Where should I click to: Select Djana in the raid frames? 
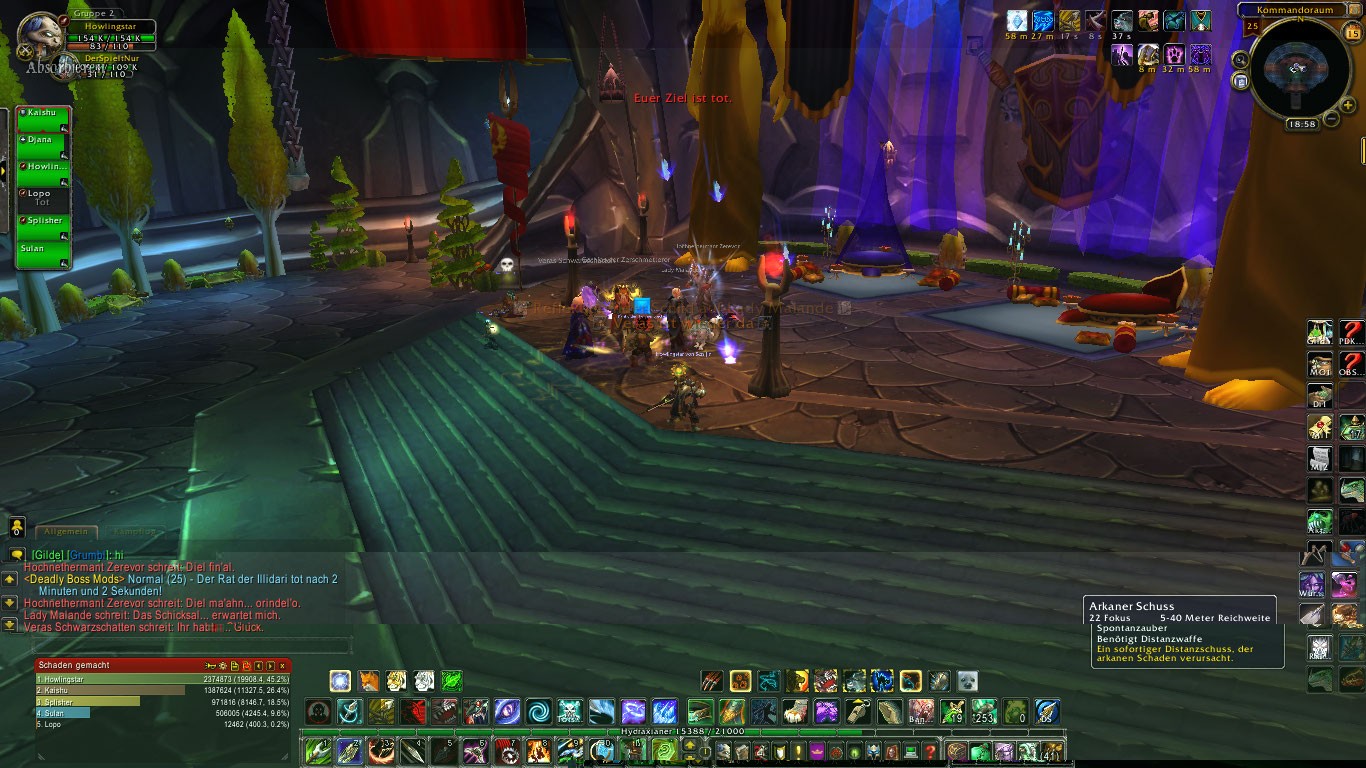[42, 145]
